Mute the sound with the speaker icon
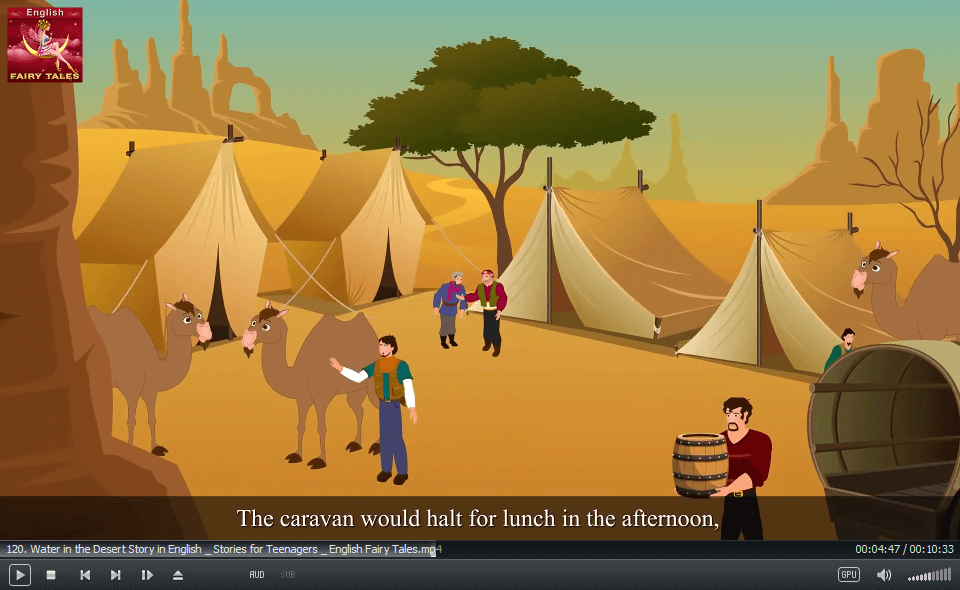Image resolution: width=960 pixels, height=590 pixels. tap(884, 575)
